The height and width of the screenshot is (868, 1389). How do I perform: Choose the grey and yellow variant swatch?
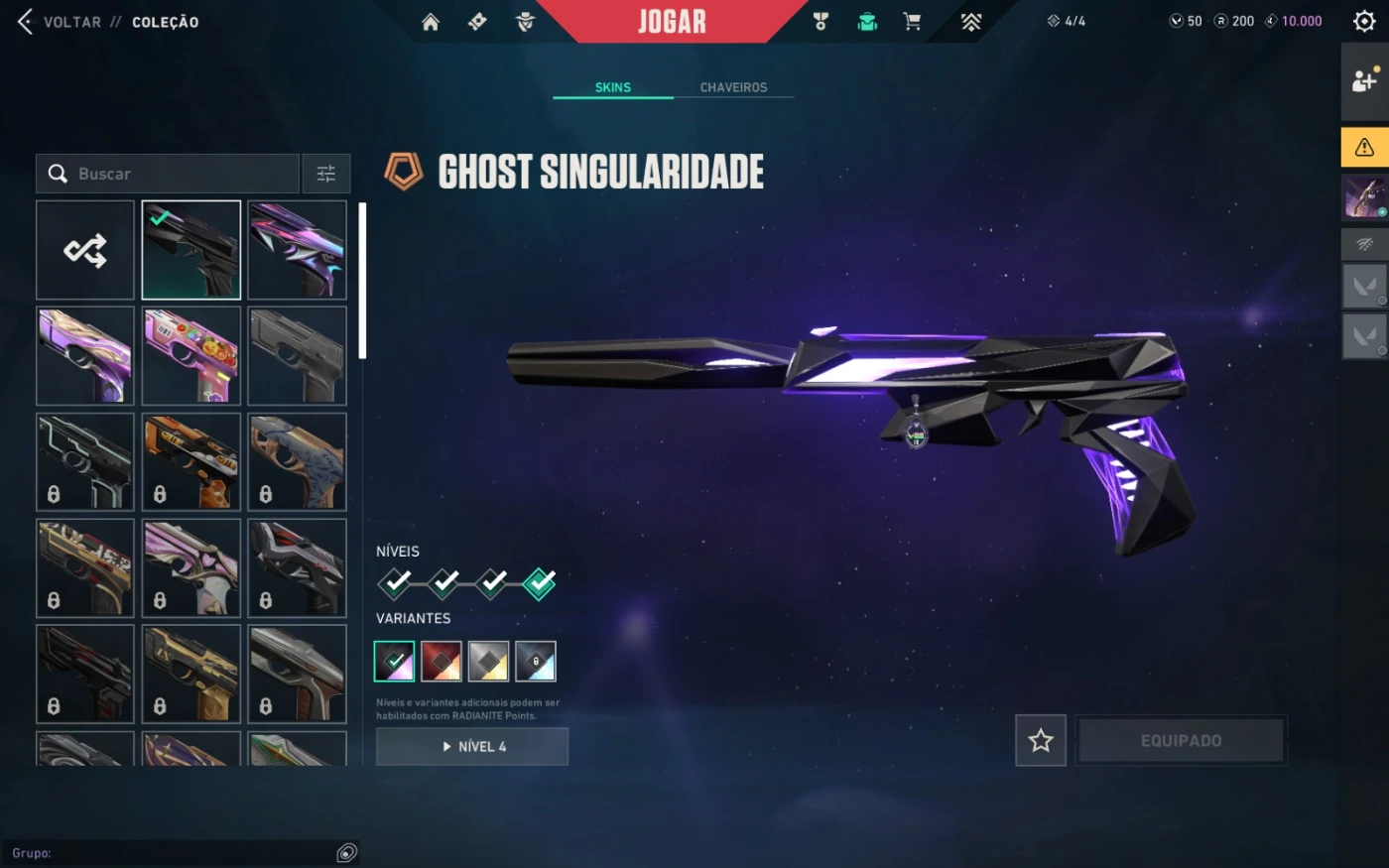(x=488, y=662)
